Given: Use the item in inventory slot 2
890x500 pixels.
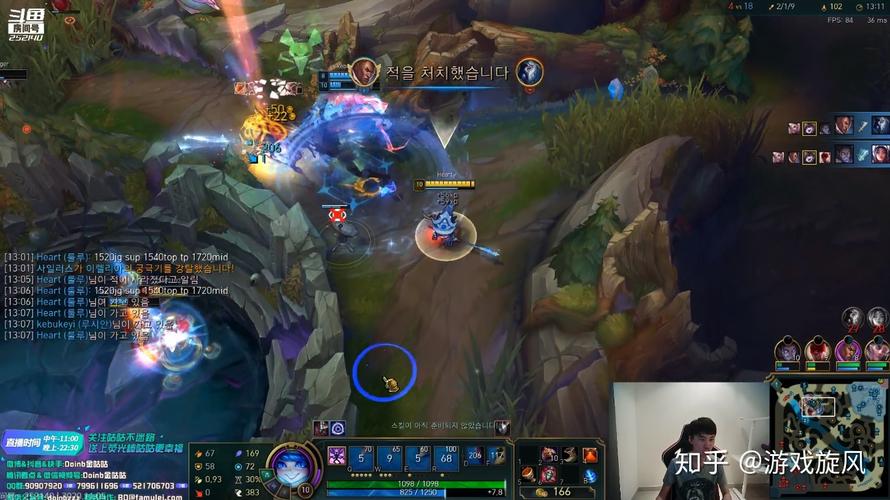Looking at the screenshot, I should (x=548, y=455).
